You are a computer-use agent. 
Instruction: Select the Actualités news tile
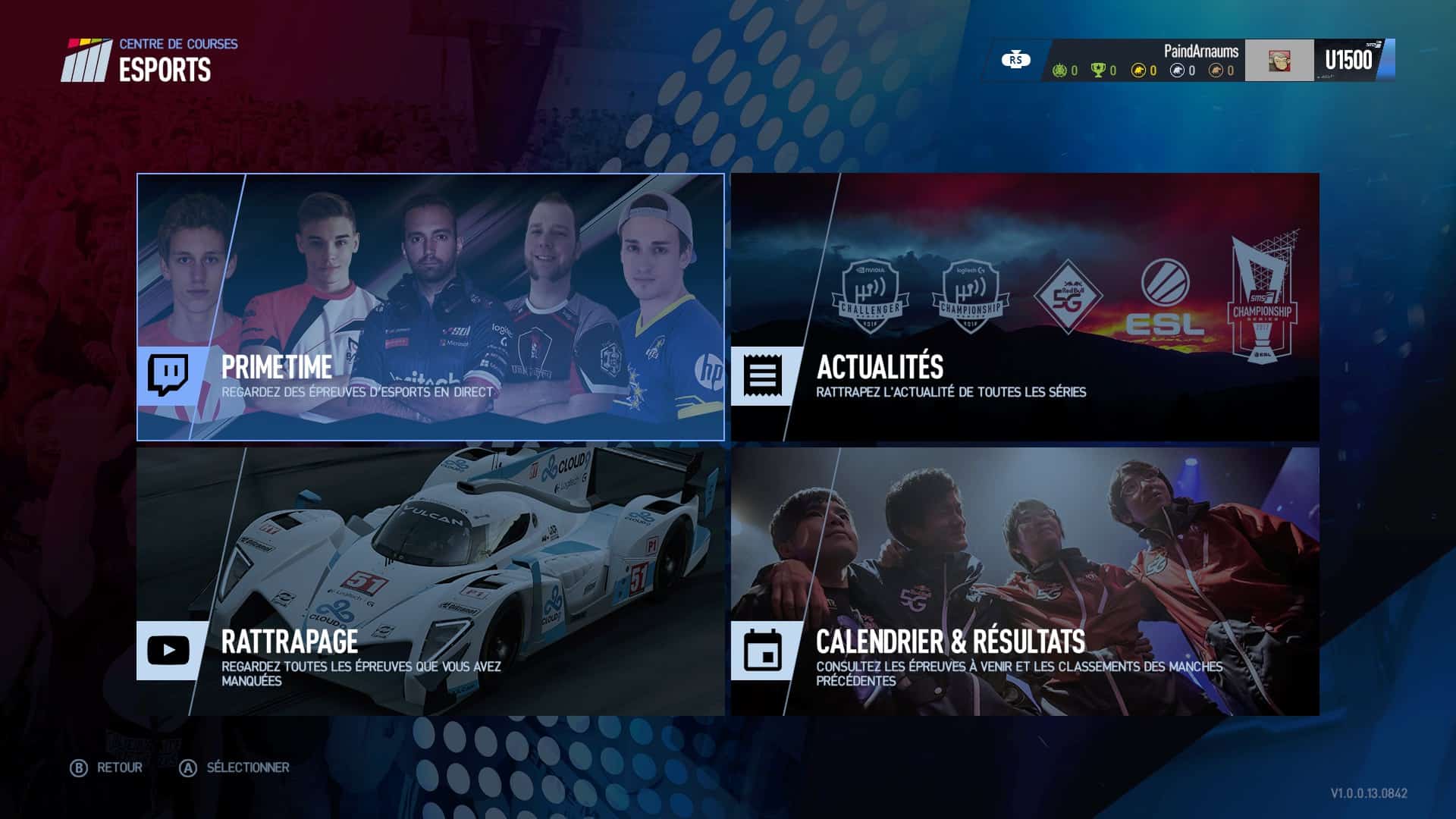click(1025, 307)
